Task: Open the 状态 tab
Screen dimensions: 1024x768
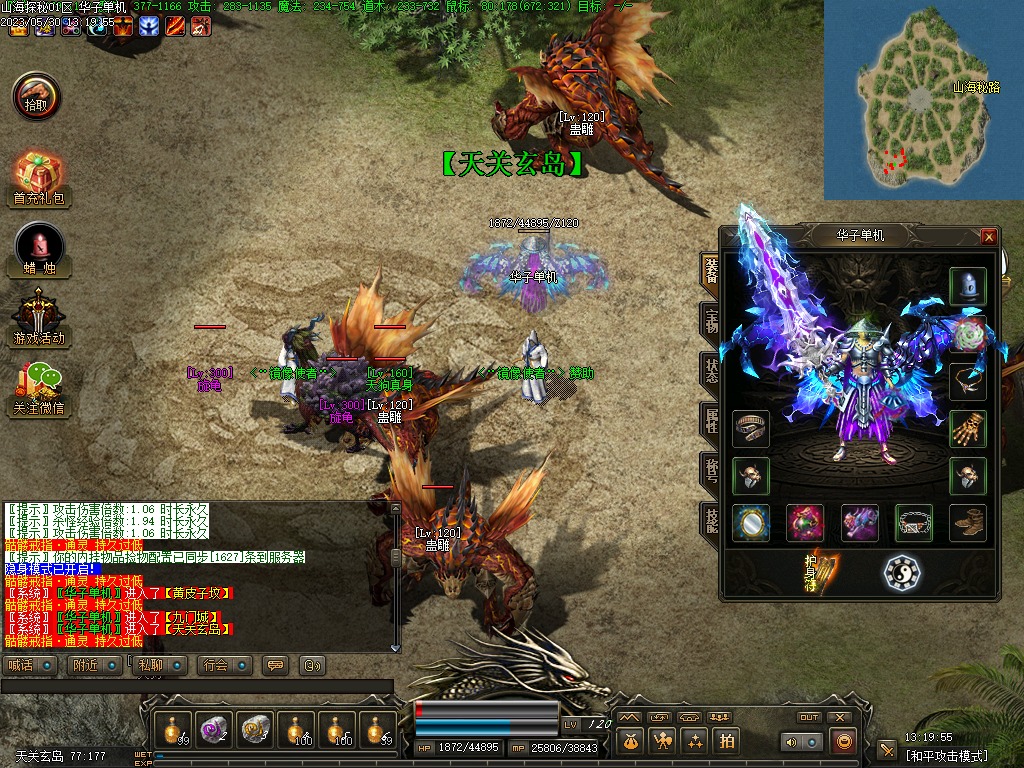Action: tap(710, 369)
